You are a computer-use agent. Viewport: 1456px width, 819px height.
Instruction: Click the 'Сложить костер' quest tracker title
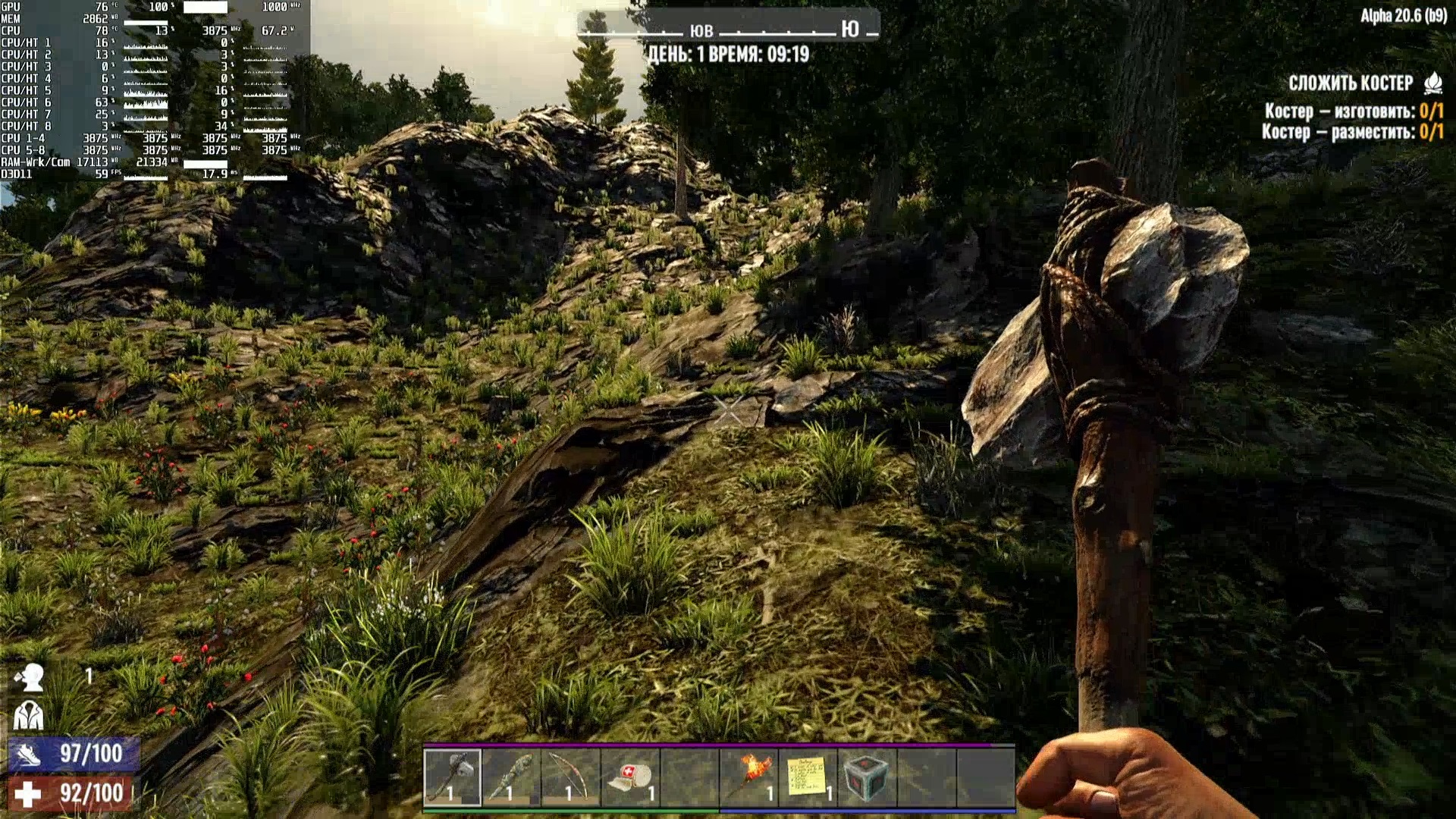1351,83
